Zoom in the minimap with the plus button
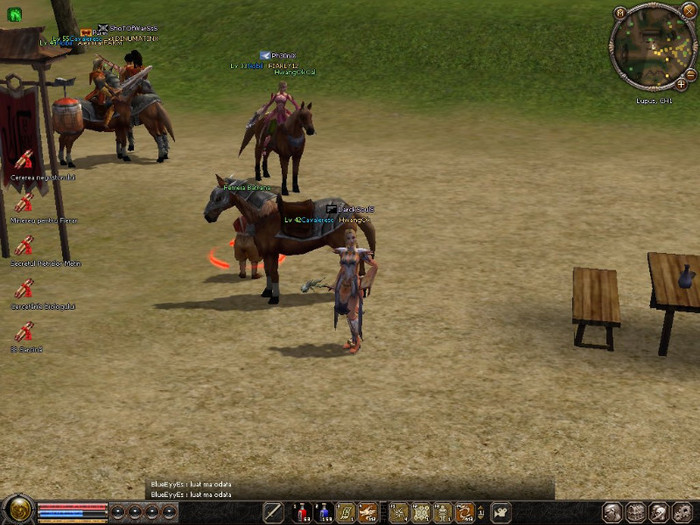This screenshot has height=525, width=700. pos(681,84)
